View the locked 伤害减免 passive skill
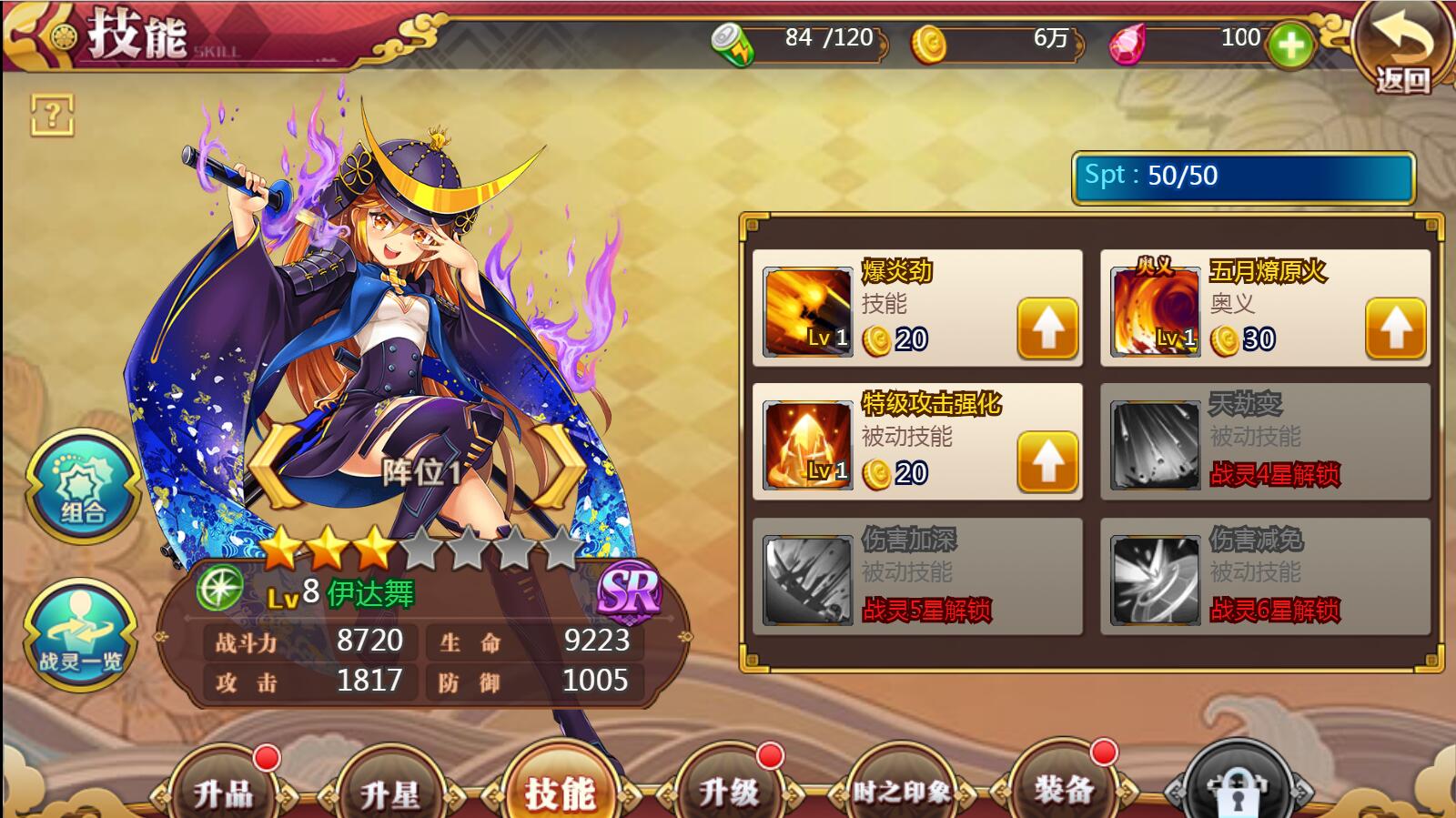Viewport: 1456px width, 818px height. tap(1265, 576)
